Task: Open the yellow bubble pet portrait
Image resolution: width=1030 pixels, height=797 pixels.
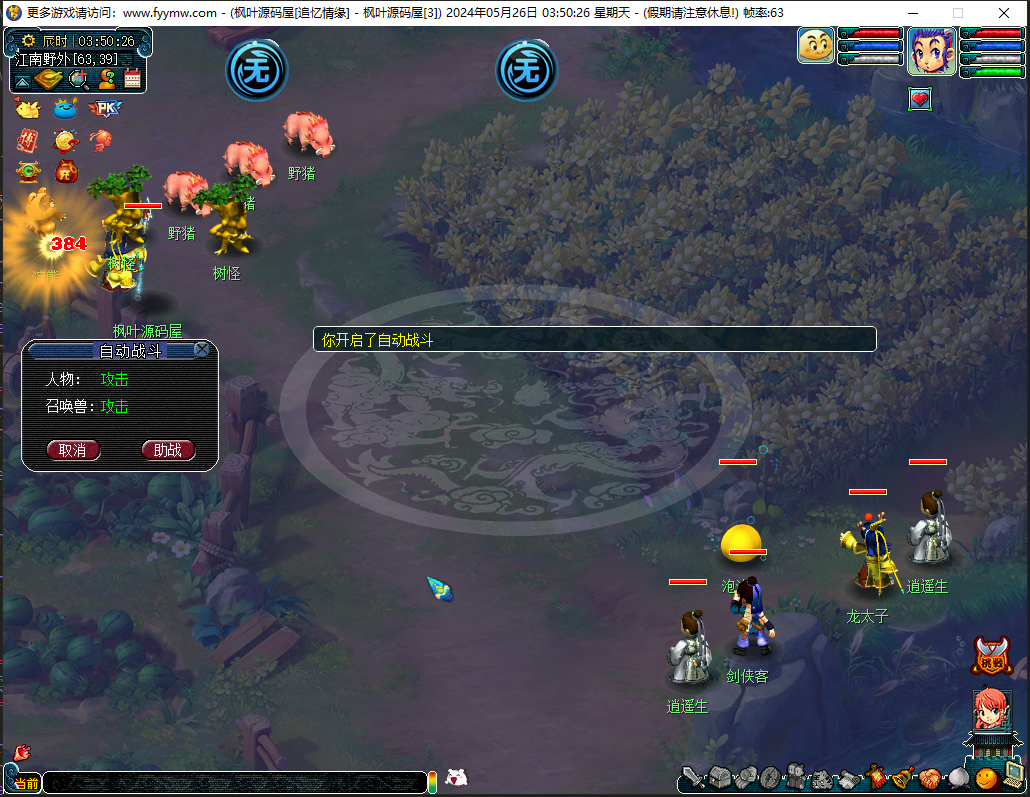Action: [816, 46]
